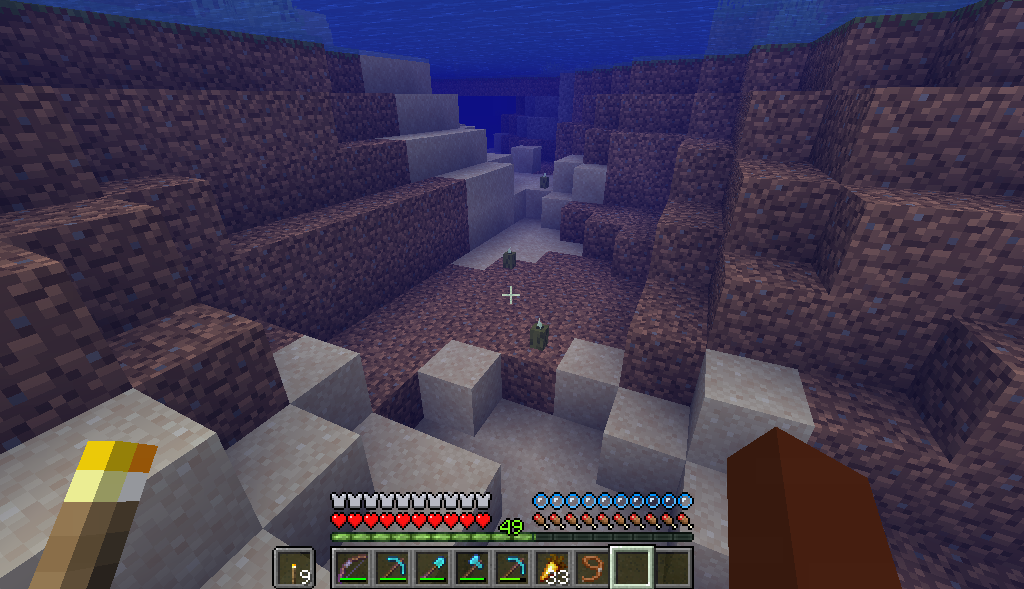Viewport: 1024px width, 589px height.
Task: Select the yellow item stack of 33
Action: pyautogui.click(x=551, y=568)
